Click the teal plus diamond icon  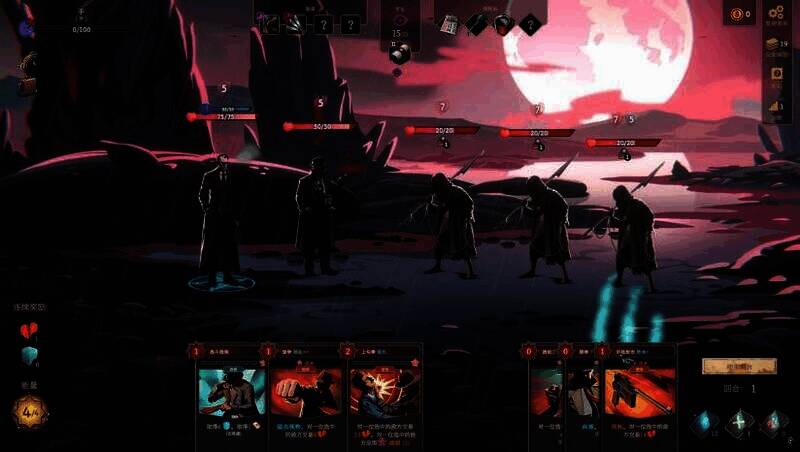click(x=738, y=422)
